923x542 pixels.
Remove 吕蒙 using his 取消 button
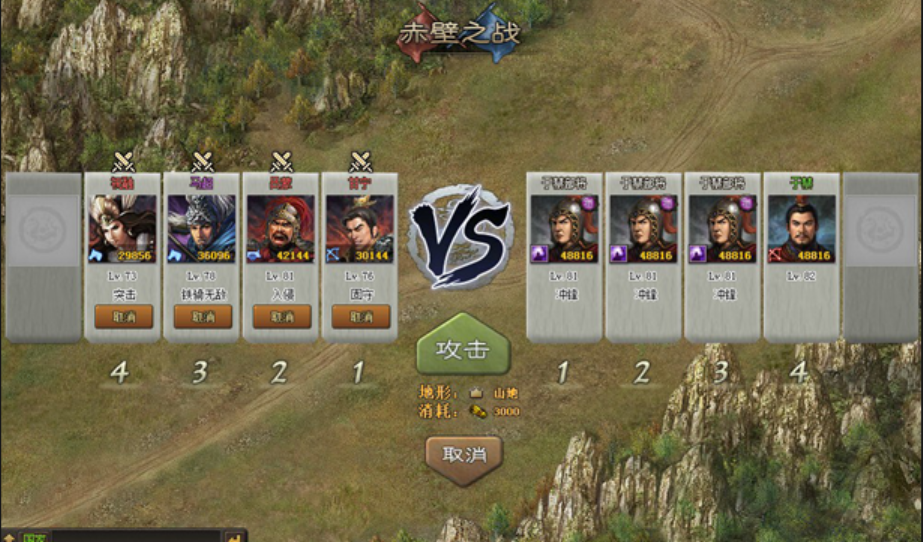click(282, 316)
